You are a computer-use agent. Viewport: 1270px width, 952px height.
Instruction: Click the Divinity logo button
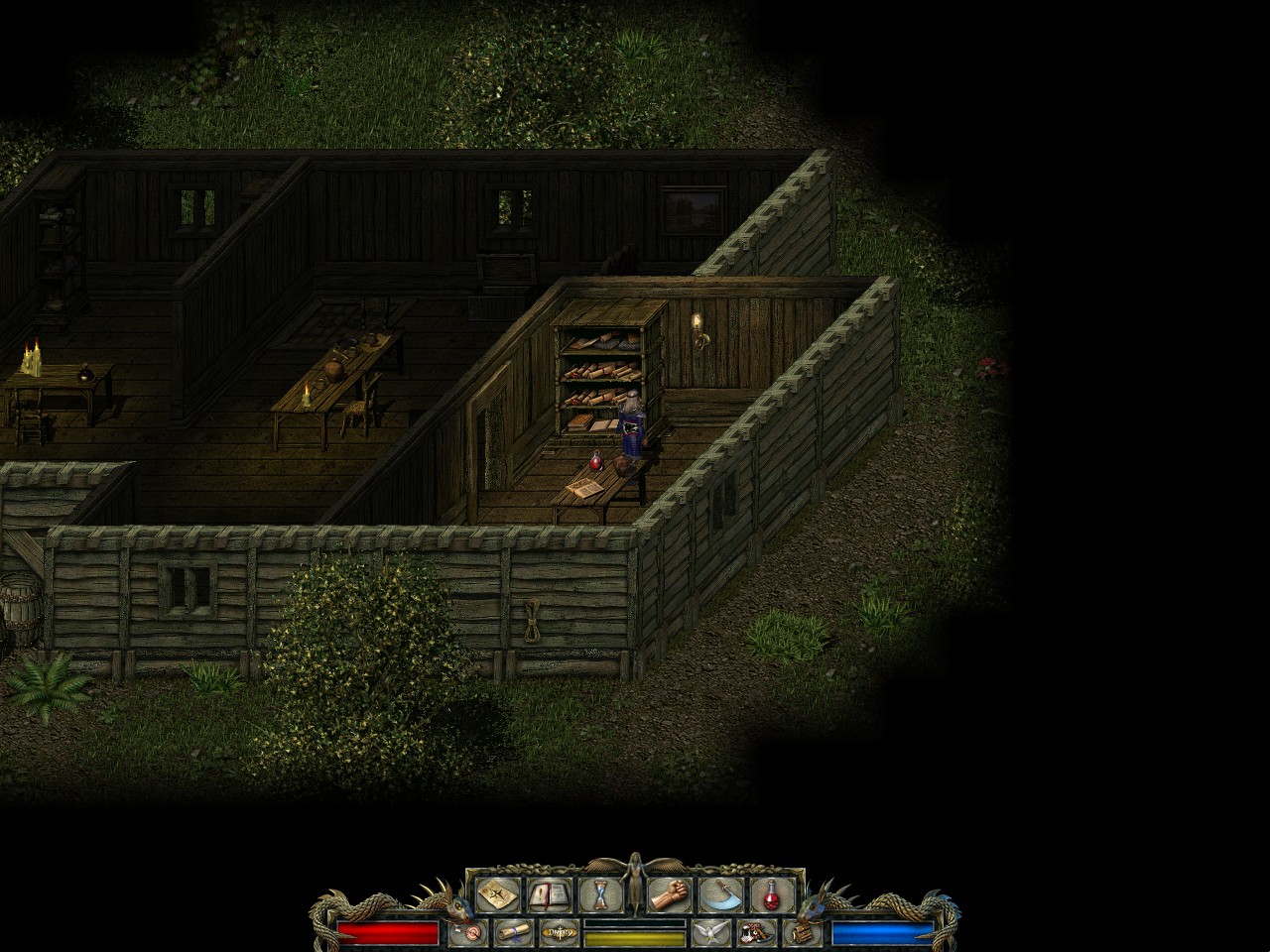pyautogui.click(x=560, y=932)
